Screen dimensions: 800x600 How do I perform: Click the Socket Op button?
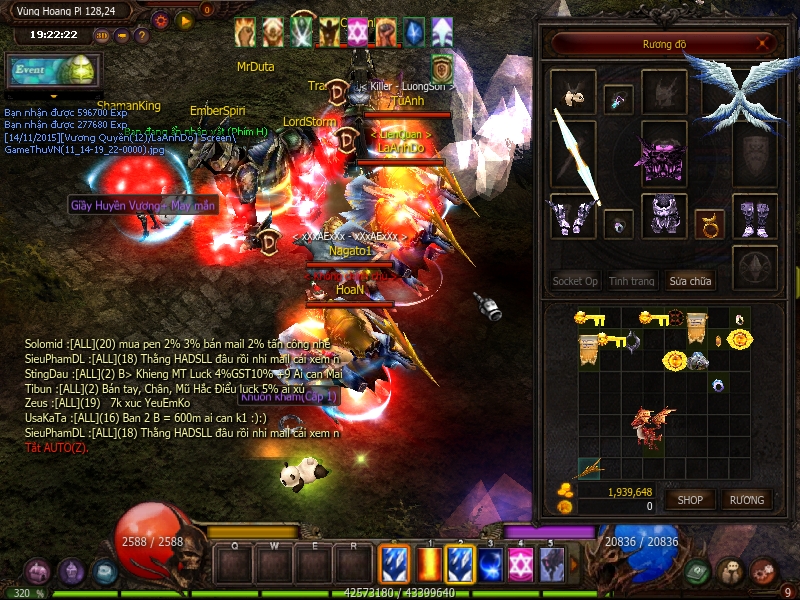pos(575,281)
